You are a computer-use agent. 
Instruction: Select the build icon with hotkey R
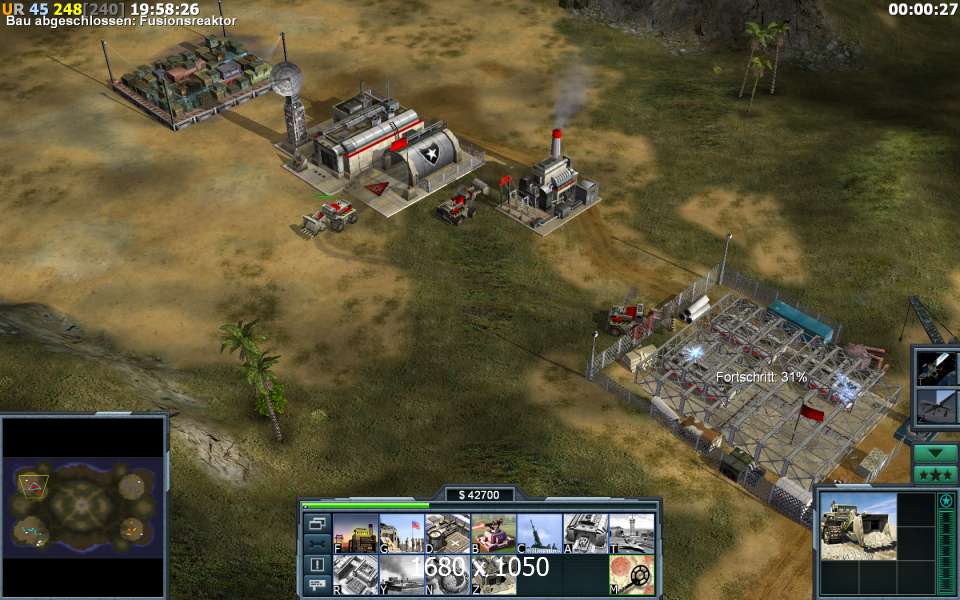click(355, 575)
